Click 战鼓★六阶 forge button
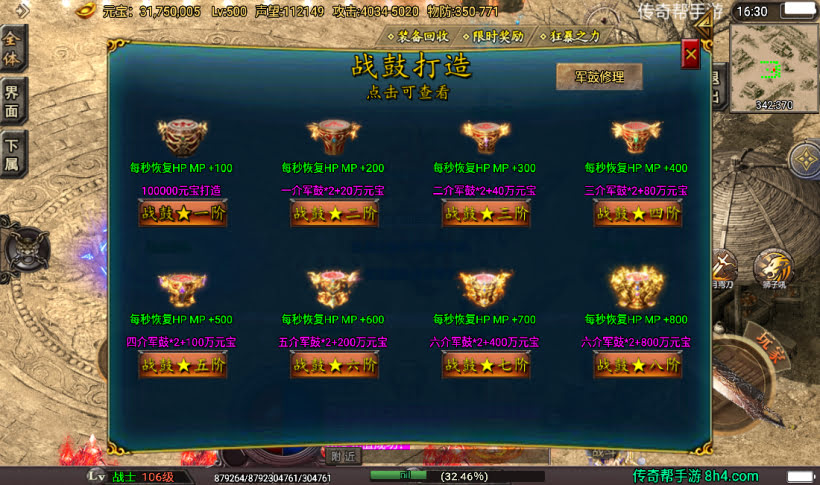Image resolution: width=820 pixels, height=485 pixels. click(334, 365)
